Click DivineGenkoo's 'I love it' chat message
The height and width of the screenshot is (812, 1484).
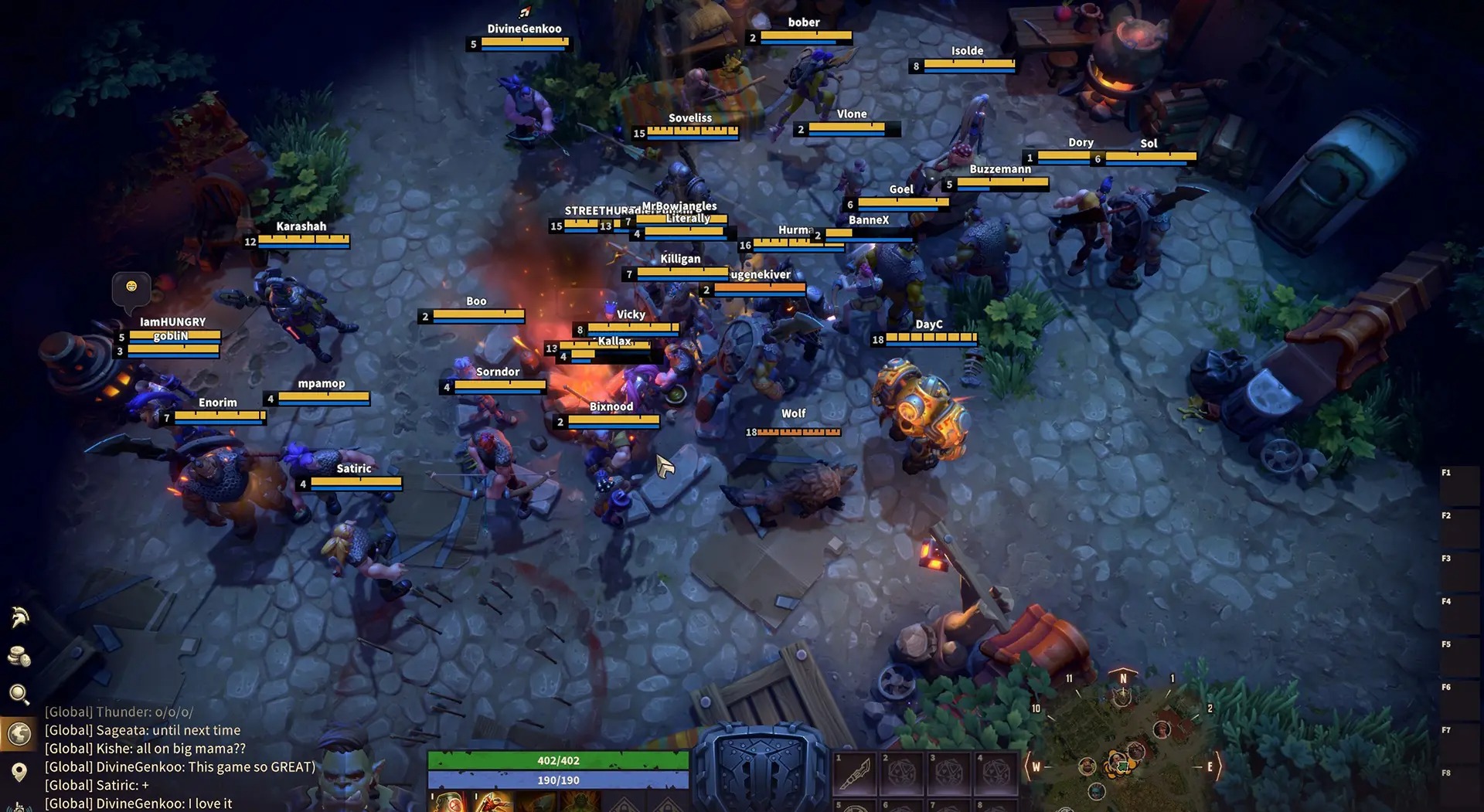139,803
